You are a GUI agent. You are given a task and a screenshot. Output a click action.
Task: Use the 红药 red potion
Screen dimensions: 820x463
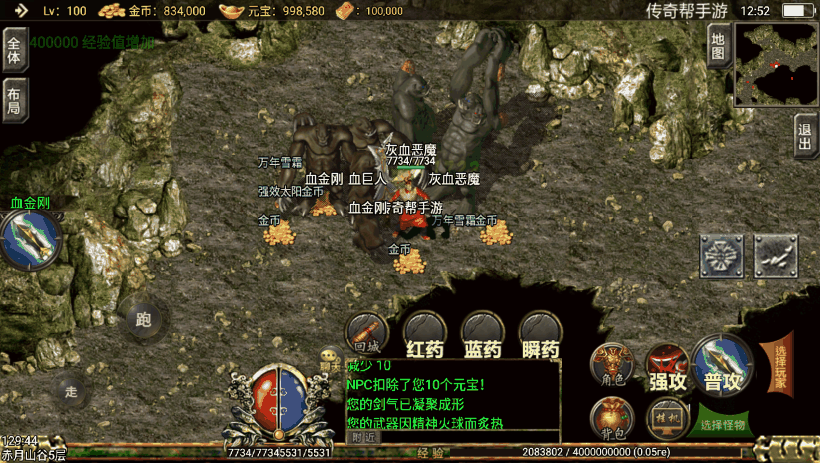point(424,335)
